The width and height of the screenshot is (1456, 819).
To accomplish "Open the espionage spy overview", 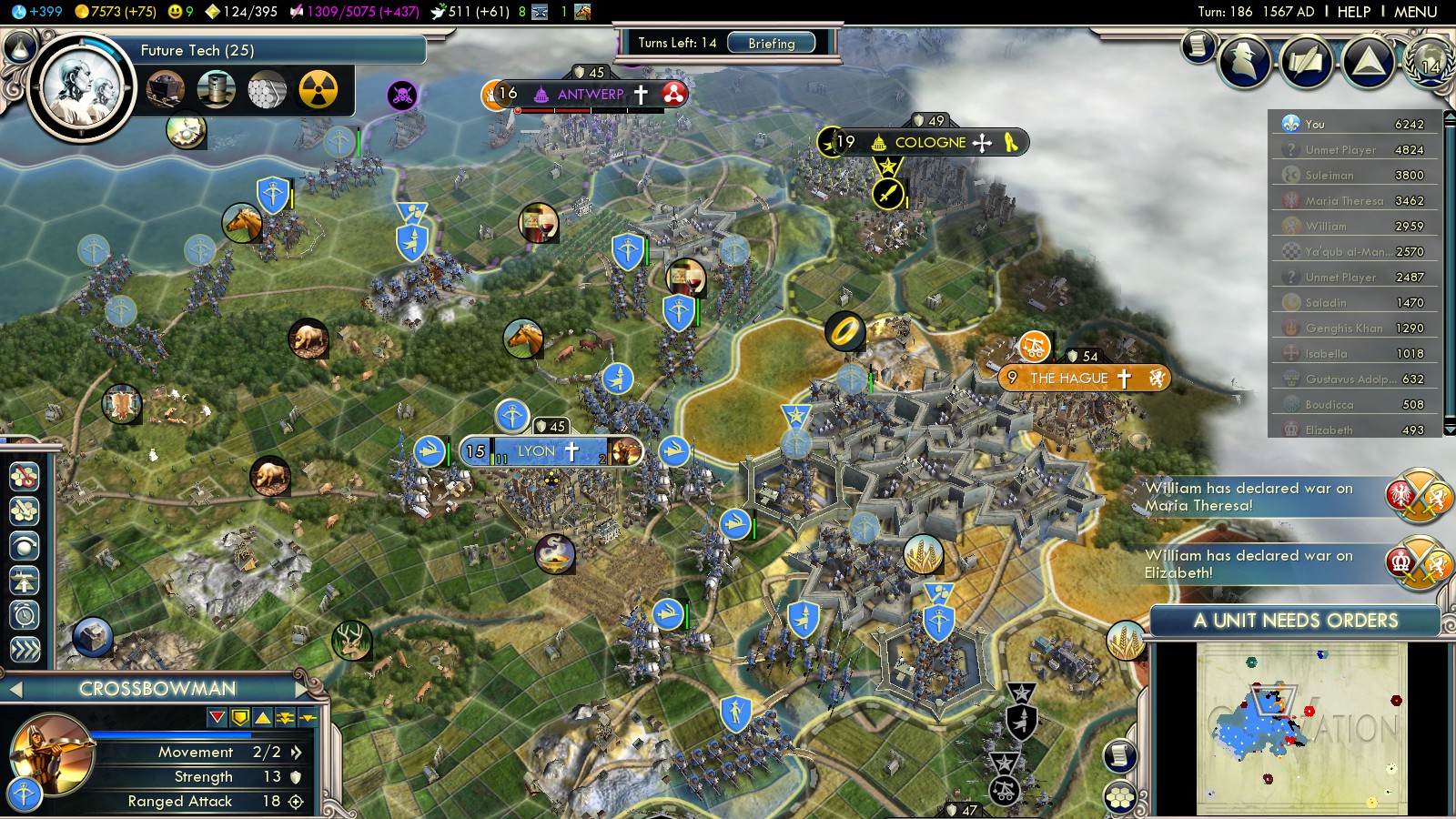I will [1245, 61].
